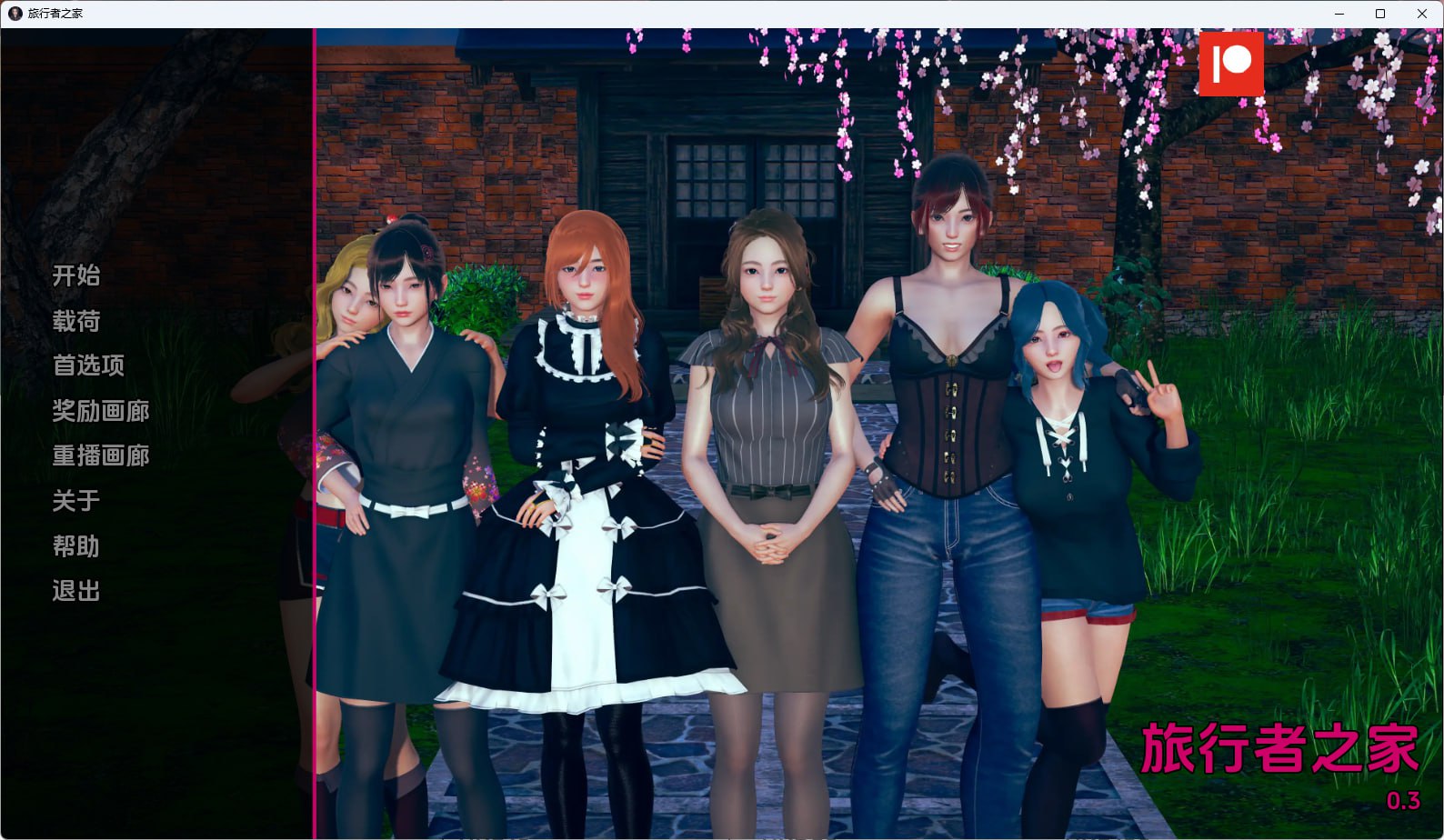Click the minimize icon on the title bar
Viewport: 1444px width, 840px height.
(x=1339, y=13)
